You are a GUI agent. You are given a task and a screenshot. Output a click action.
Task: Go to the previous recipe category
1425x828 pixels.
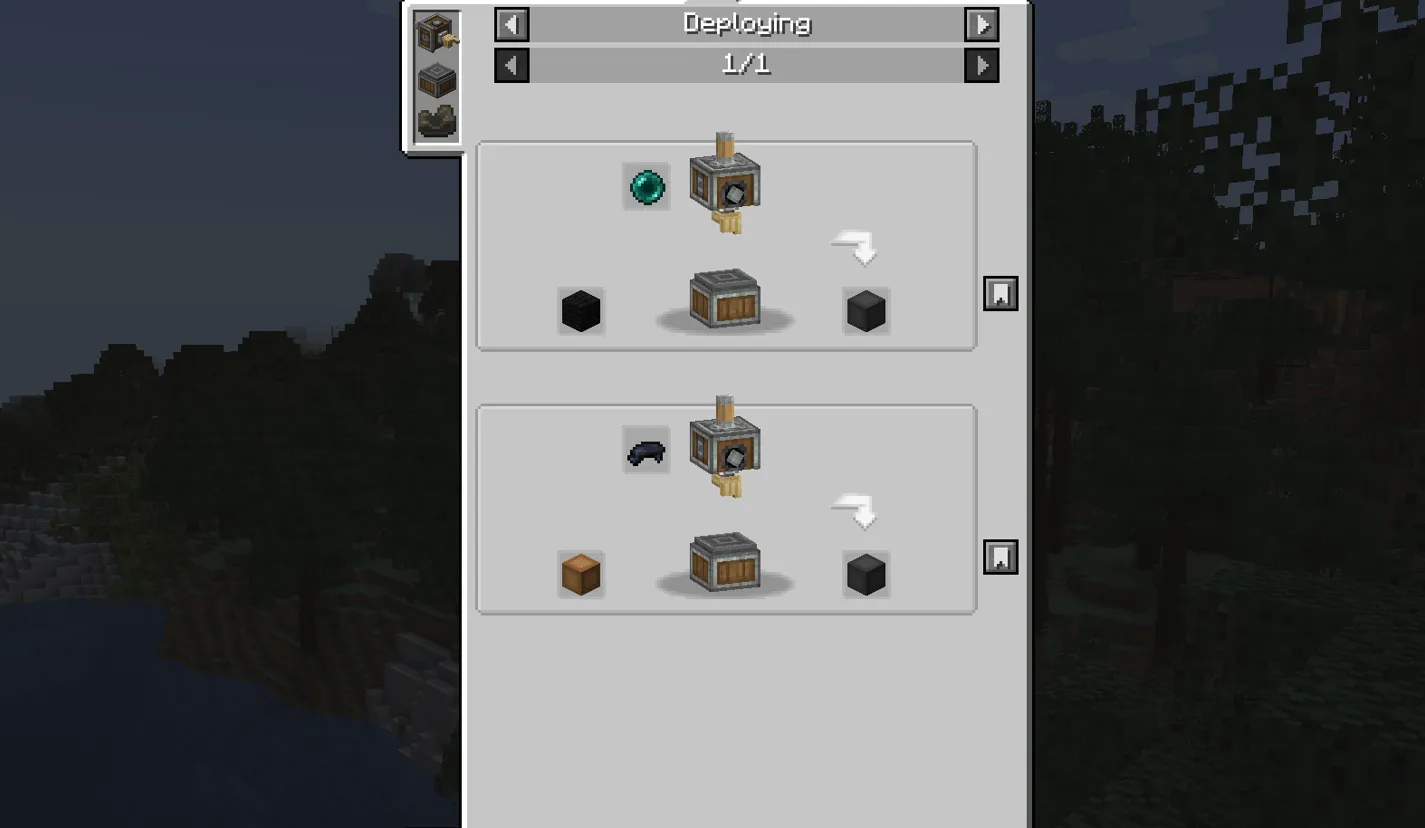tap(511, 24)
